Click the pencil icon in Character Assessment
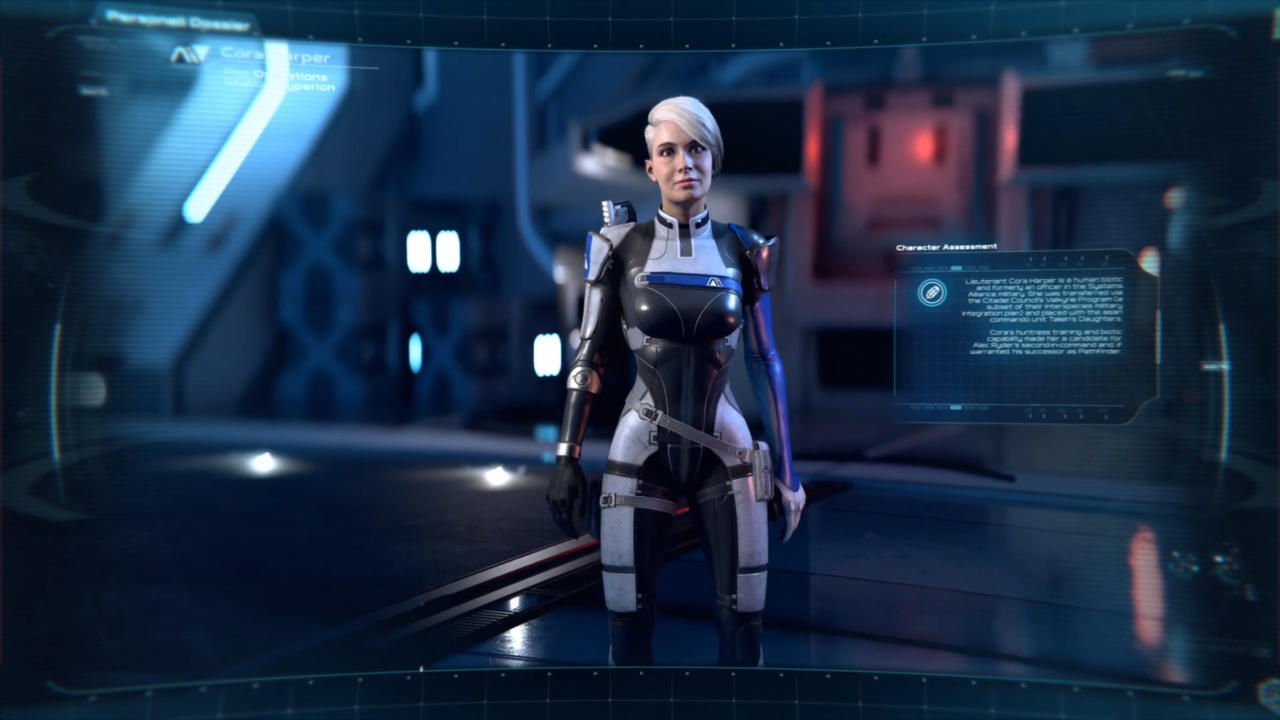This screenshot has width=1280, height=720. pyautogui.click(x=932, y=292)
